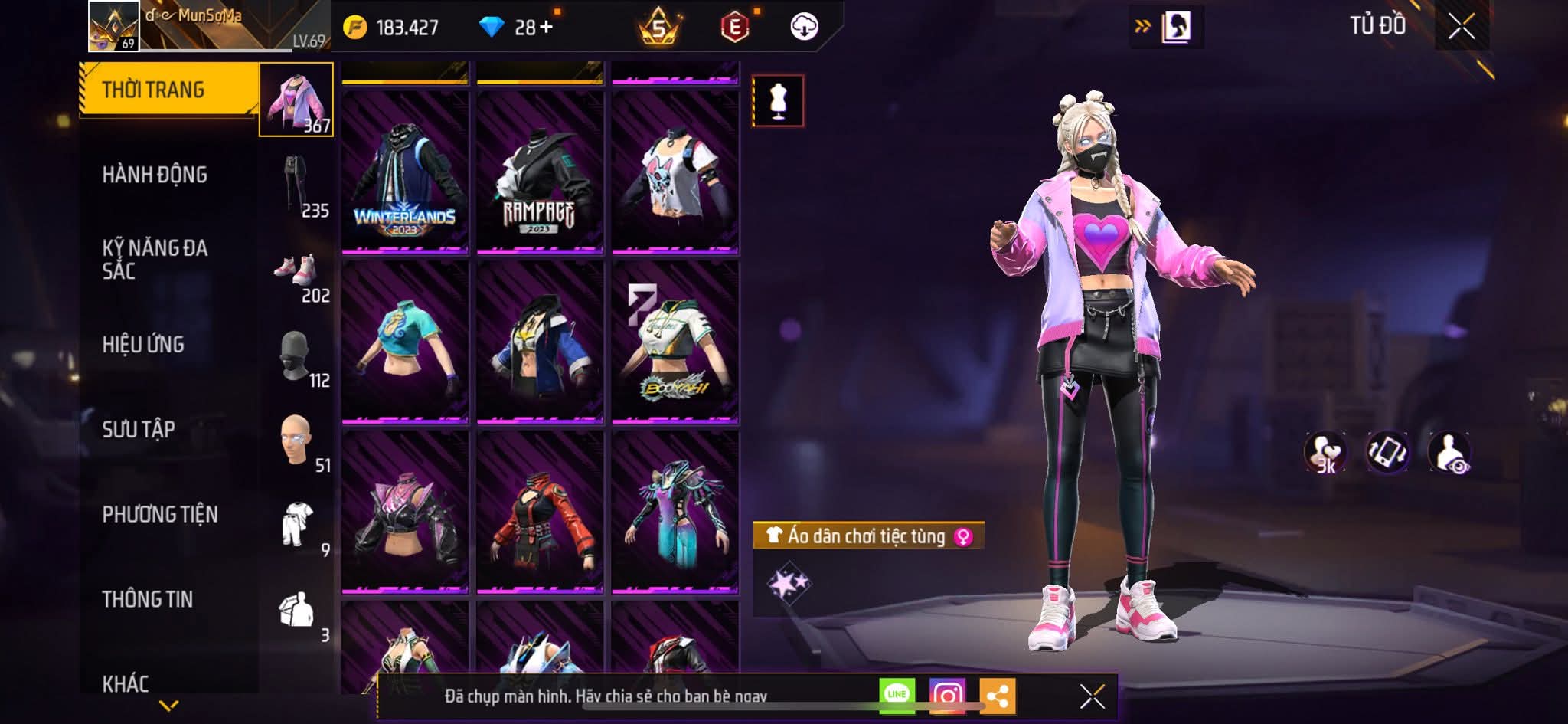Switch to the HÀNH ĐỘNG tab
Image resolution: width=1568 pixels, height=724 pixels.
pos(157,175)
